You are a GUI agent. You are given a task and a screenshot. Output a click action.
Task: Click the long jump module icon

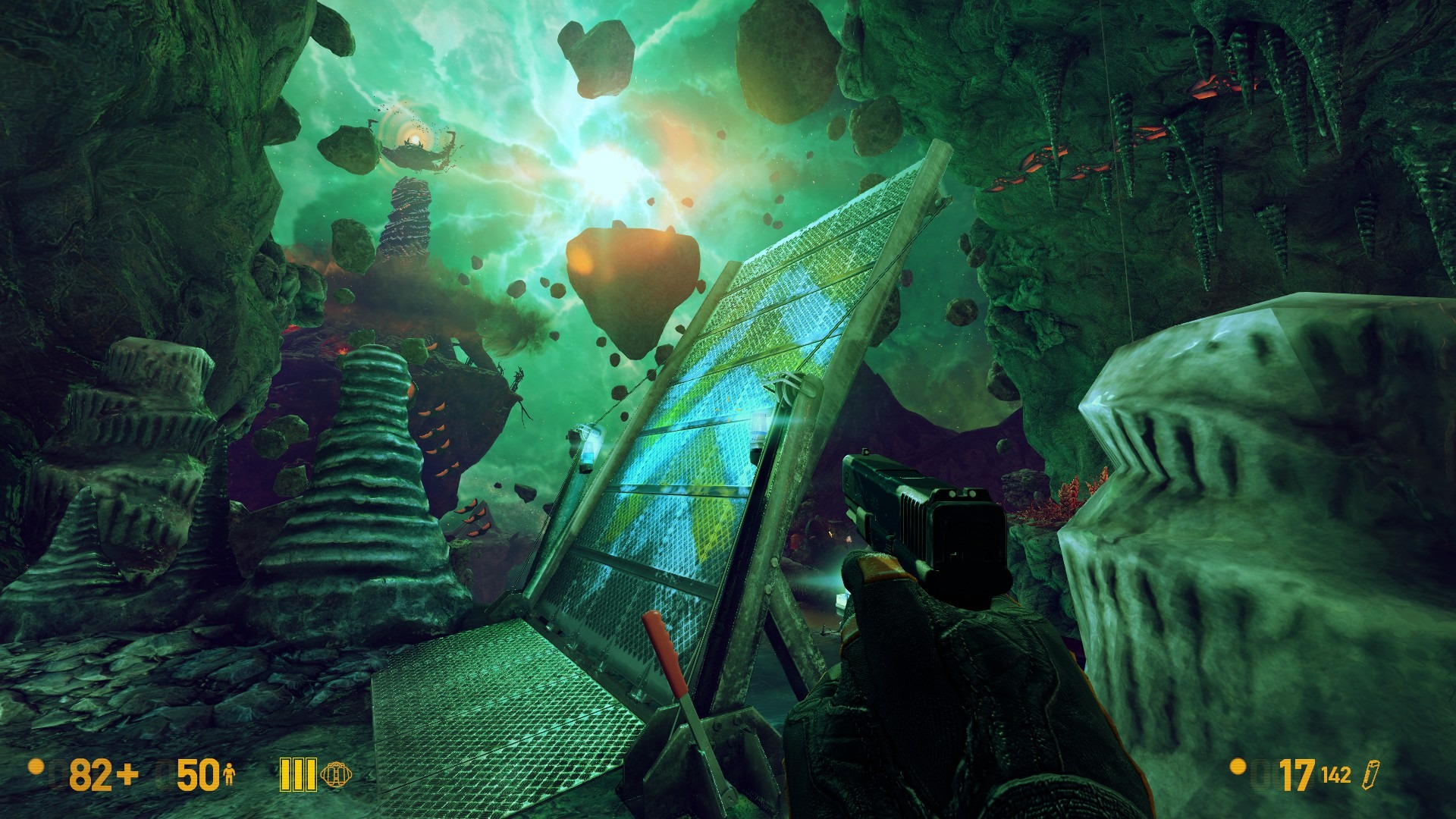click(x=335, y=774)
